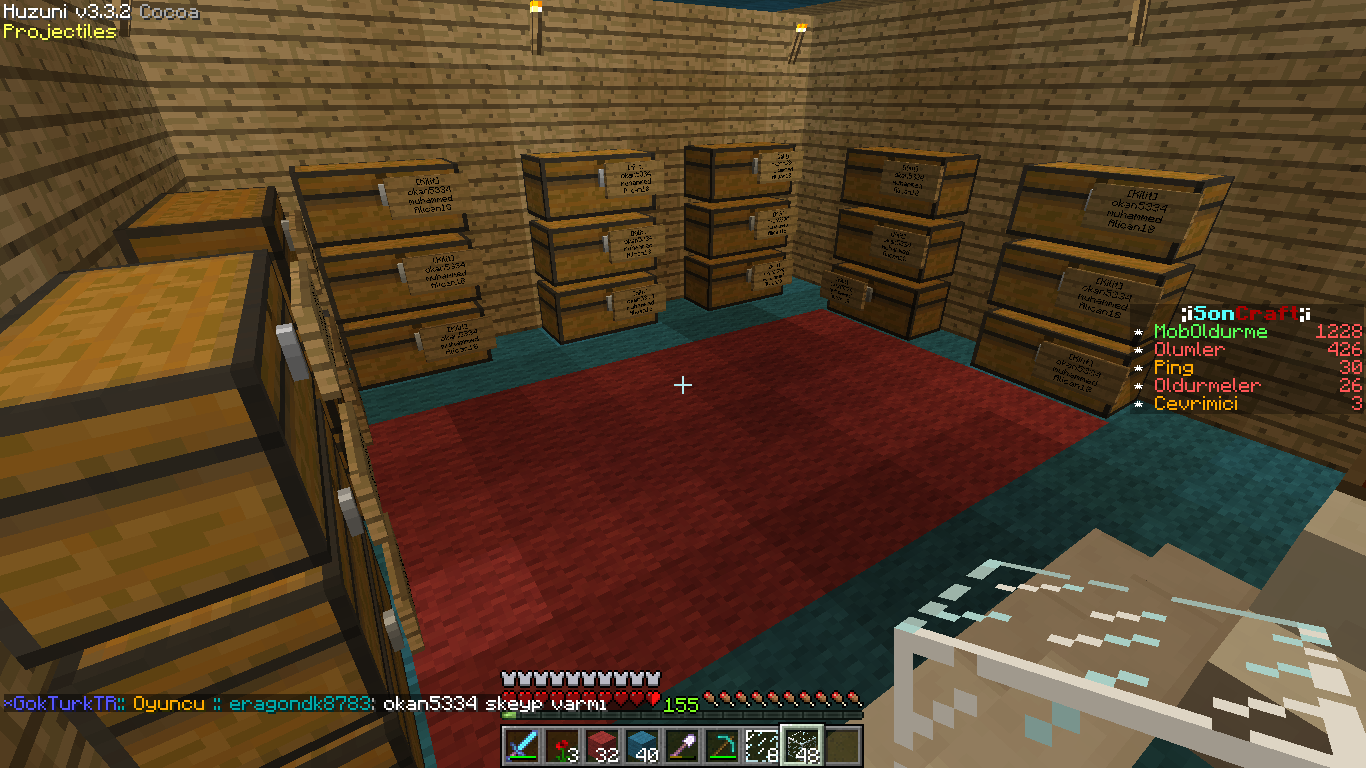
Task: Click the glass block stack of 48
Action: [x=802, y=746]
